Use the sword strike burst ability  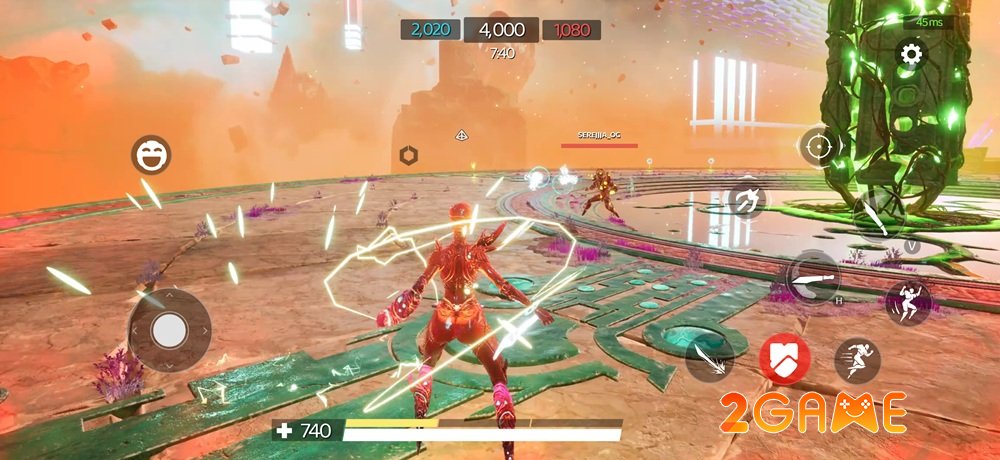(x=709, y=359)
